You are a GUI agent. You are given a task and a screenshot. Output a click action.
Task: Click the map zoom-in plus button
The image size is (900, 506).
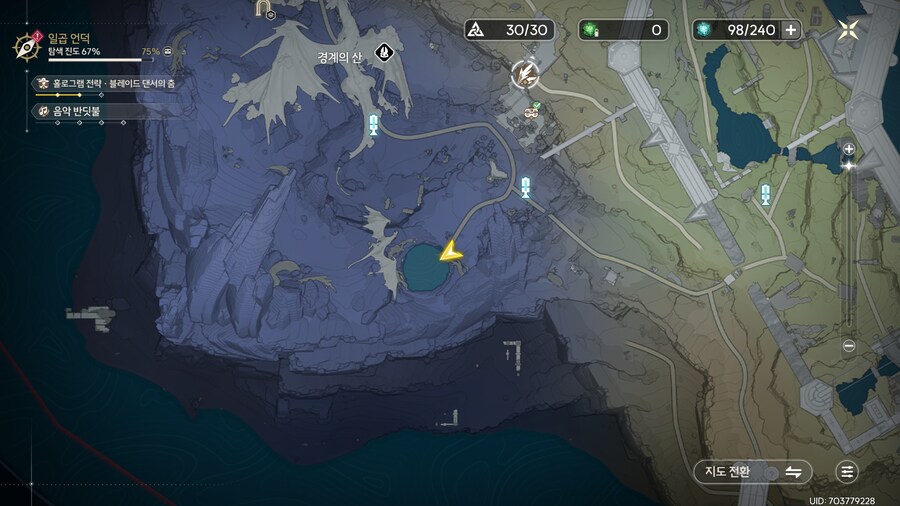click(849, 149)
